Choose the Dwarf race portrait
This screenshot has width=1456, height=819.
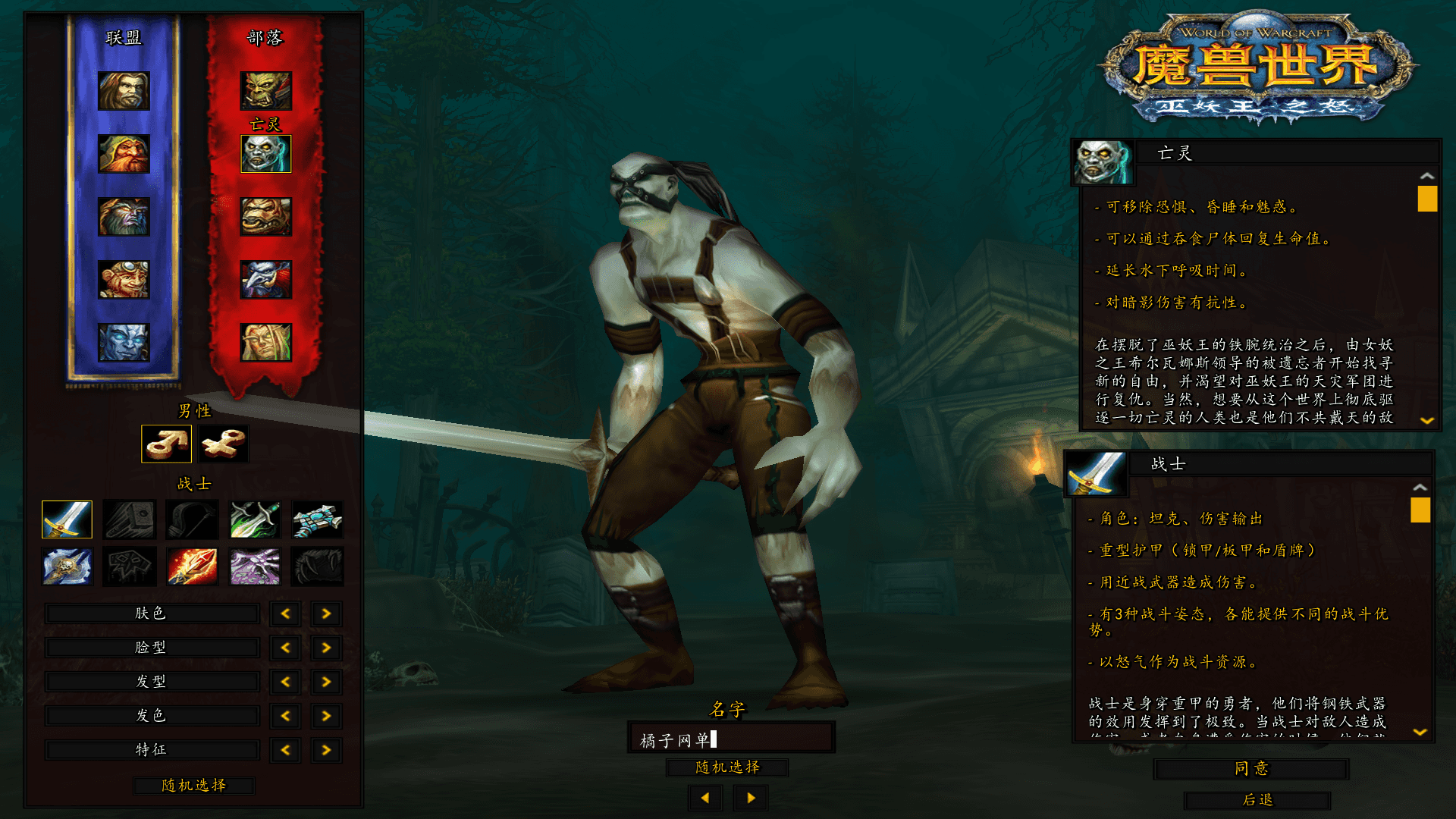point(124,154)
